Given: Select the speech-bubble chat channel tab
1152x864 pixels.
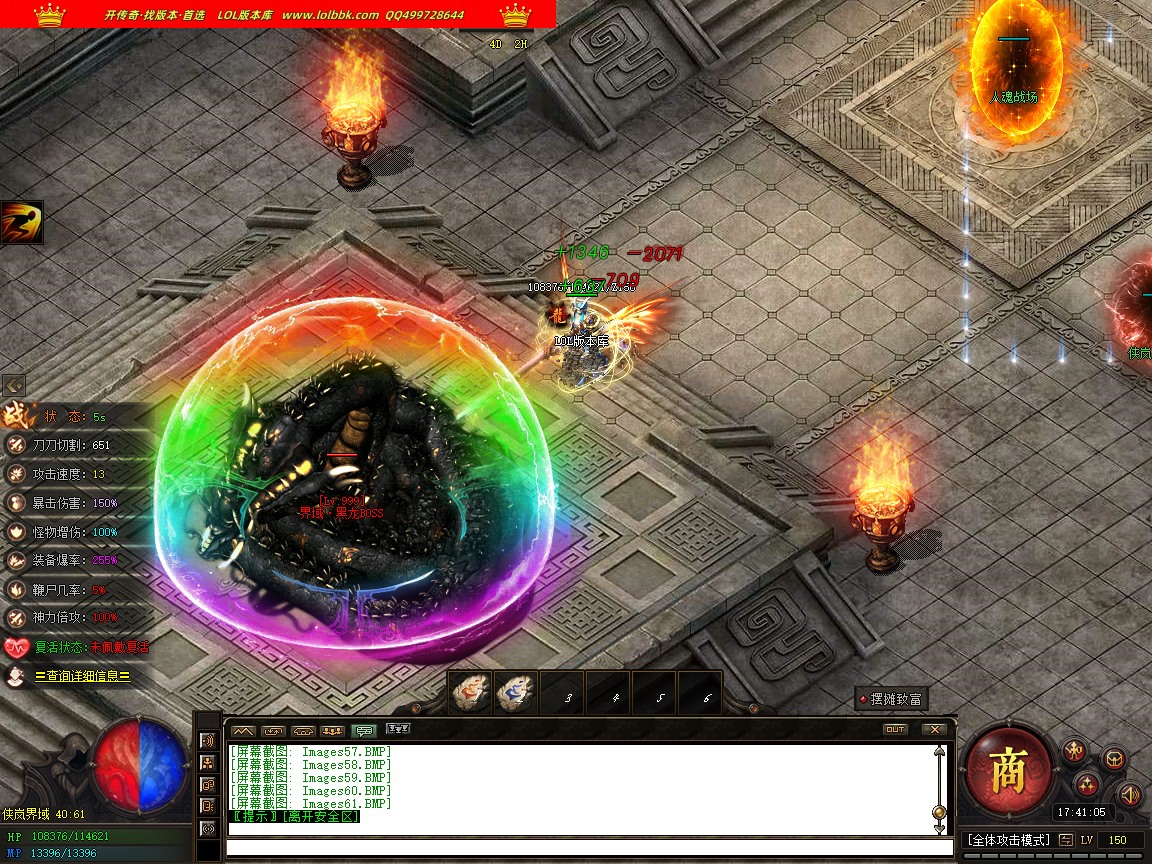Looking at the screenshot, I should tap(365, 731).
